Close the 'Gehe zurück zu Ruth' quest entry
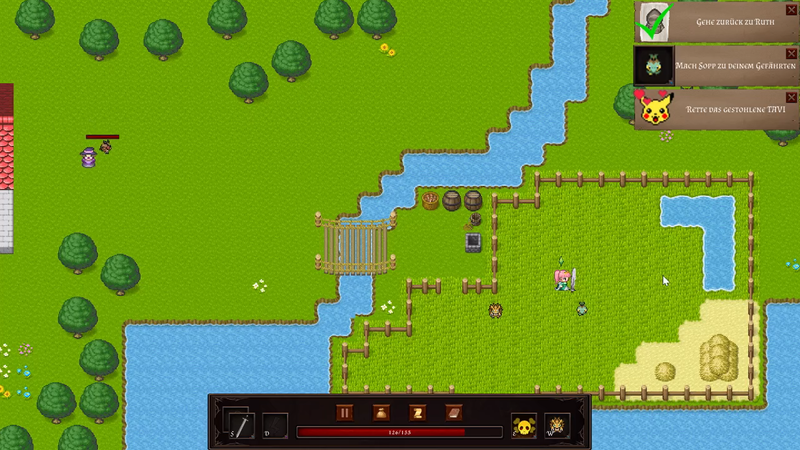Image resolution: width=800 pixels, height=450 pixels. [792, 9]
